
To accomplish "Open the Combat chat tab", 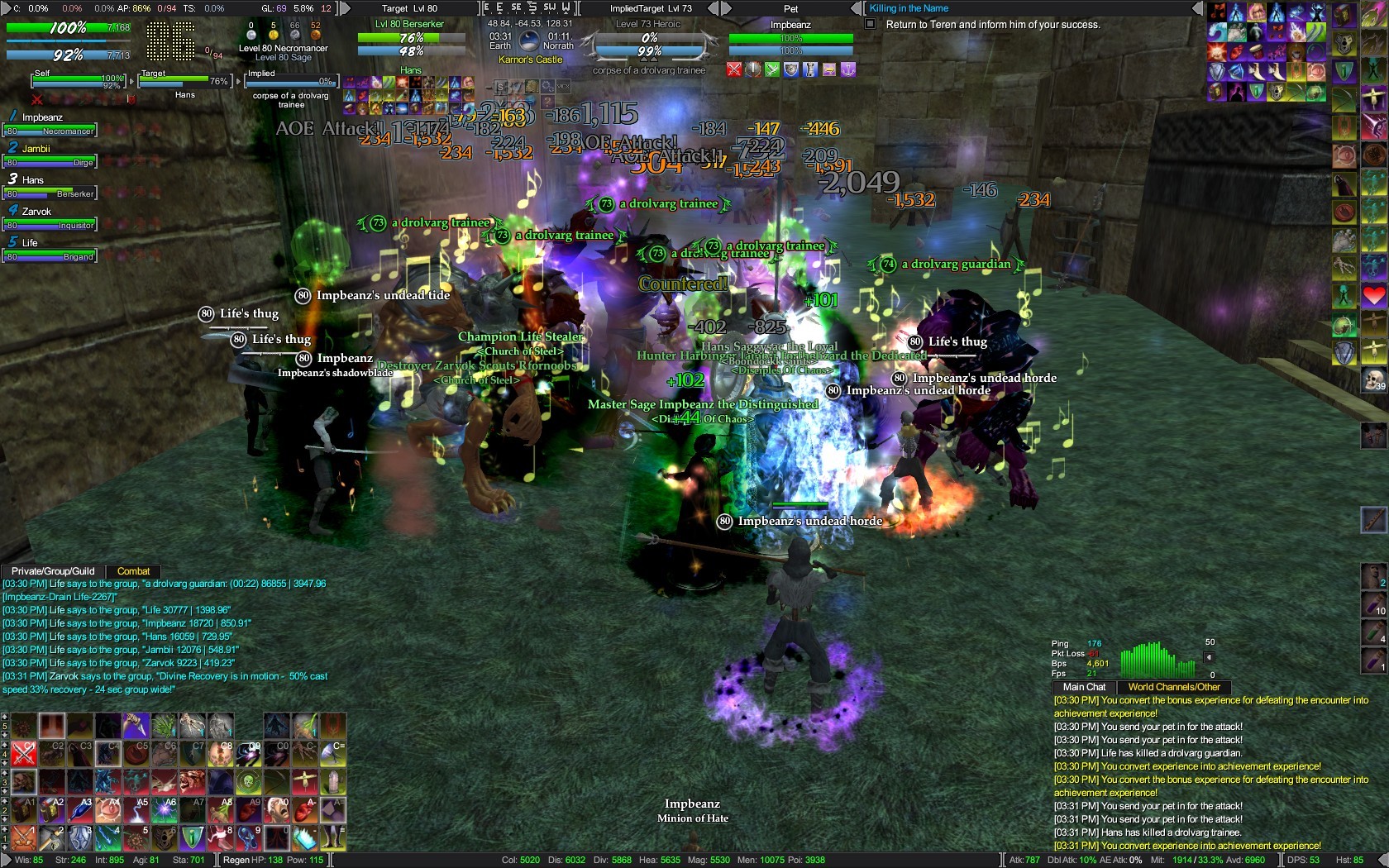I will 133,571.
